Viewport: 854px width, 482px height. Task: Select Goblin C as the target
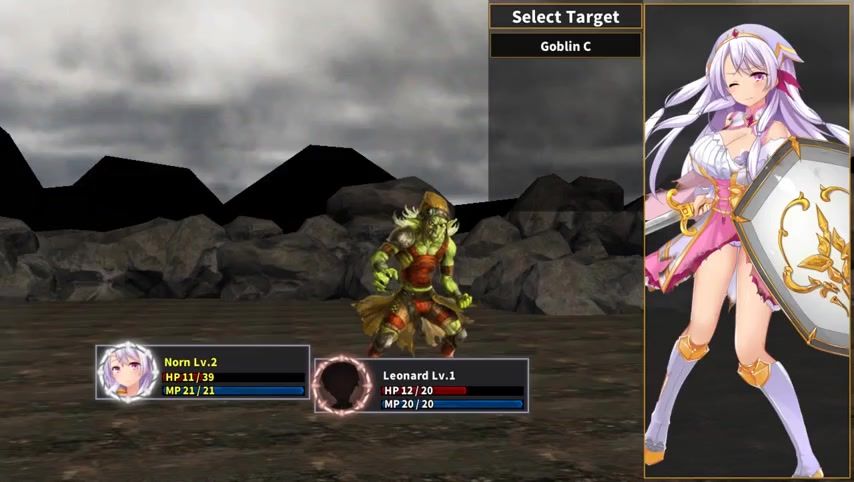pos(565,45)
